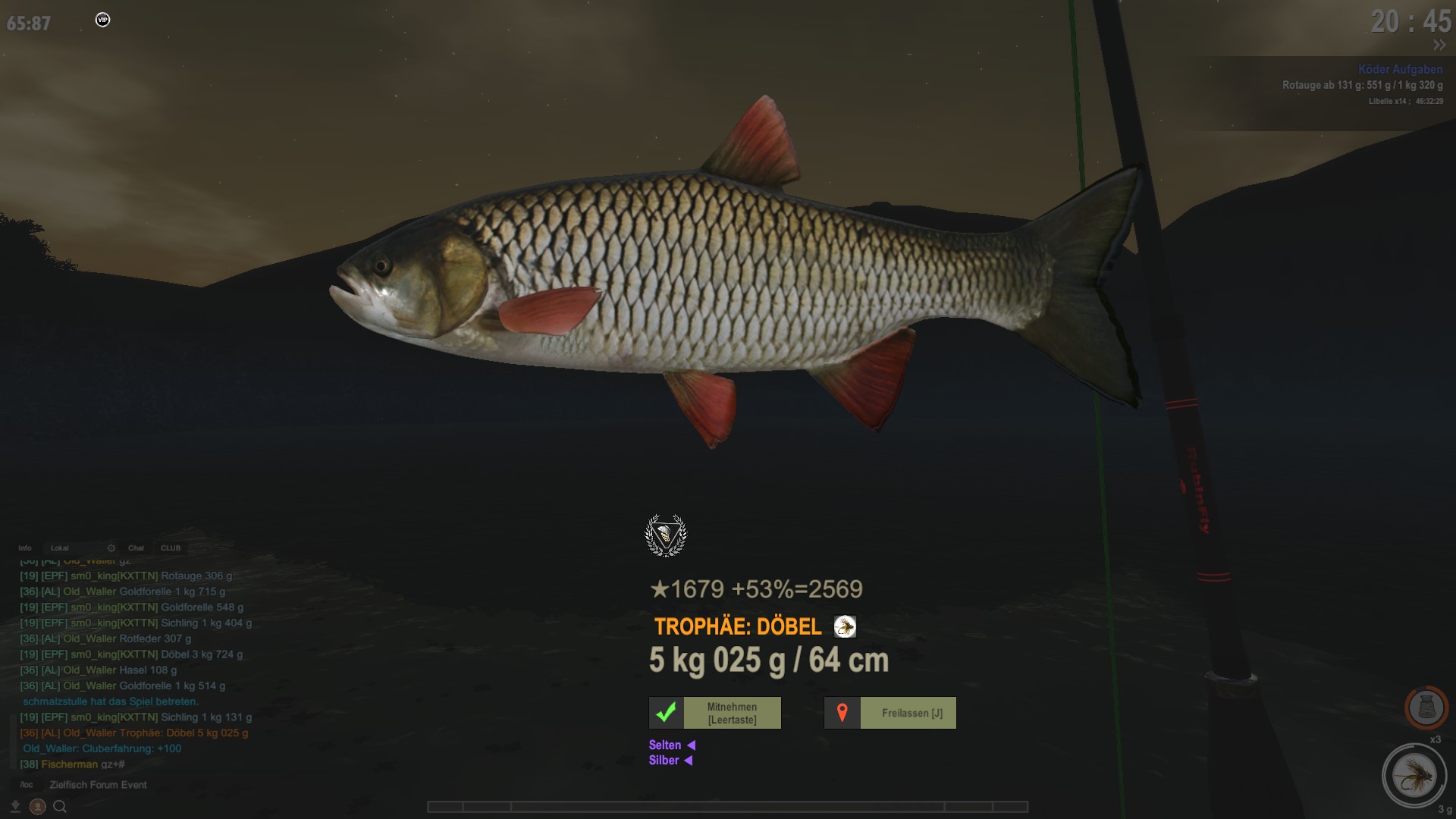The height and width of the screenshot is (819, 1456).
Task: Switch to the Info chat tab
Action: point(25,548)
